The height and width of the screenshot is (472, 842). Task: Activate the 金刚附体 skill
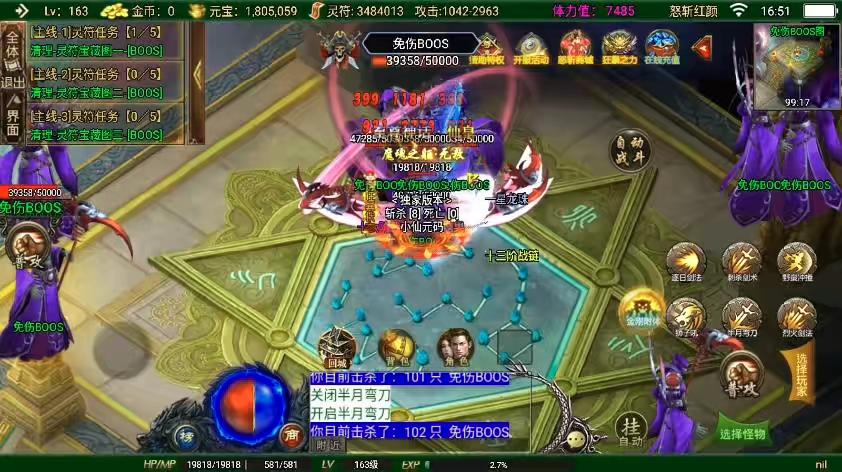[638, 308]
